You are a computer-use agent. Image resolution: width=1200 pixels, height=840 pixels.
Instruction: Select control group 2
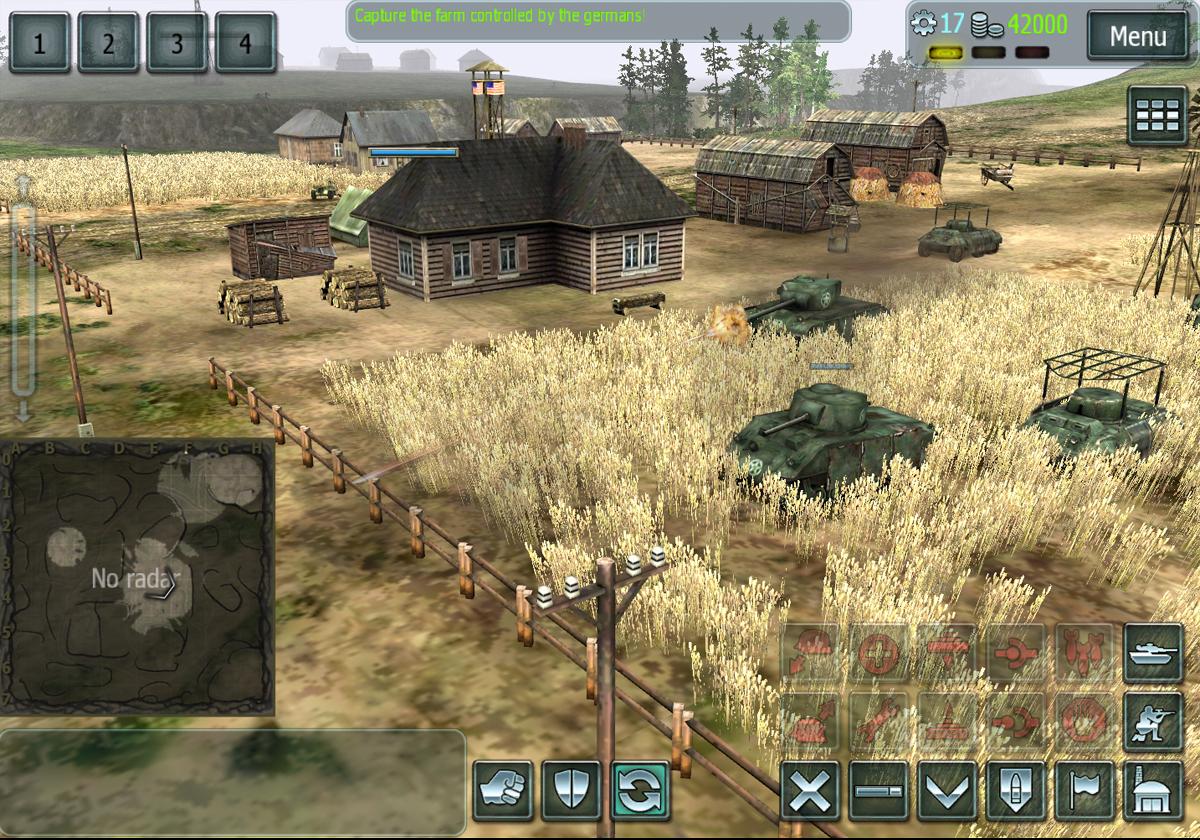[108, 43]
